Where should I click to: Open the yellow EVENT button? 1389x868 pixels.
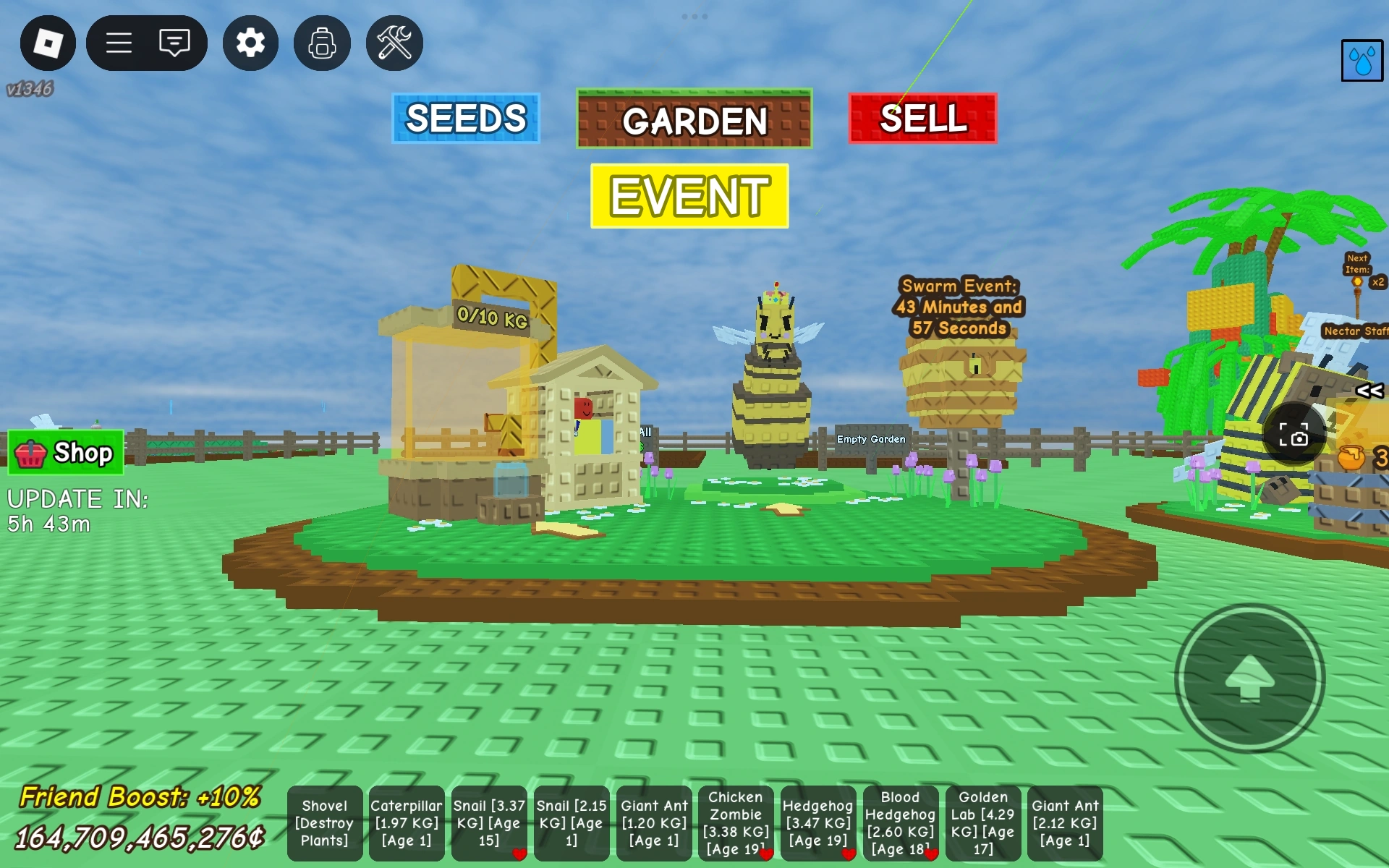(x=689, y=194)
